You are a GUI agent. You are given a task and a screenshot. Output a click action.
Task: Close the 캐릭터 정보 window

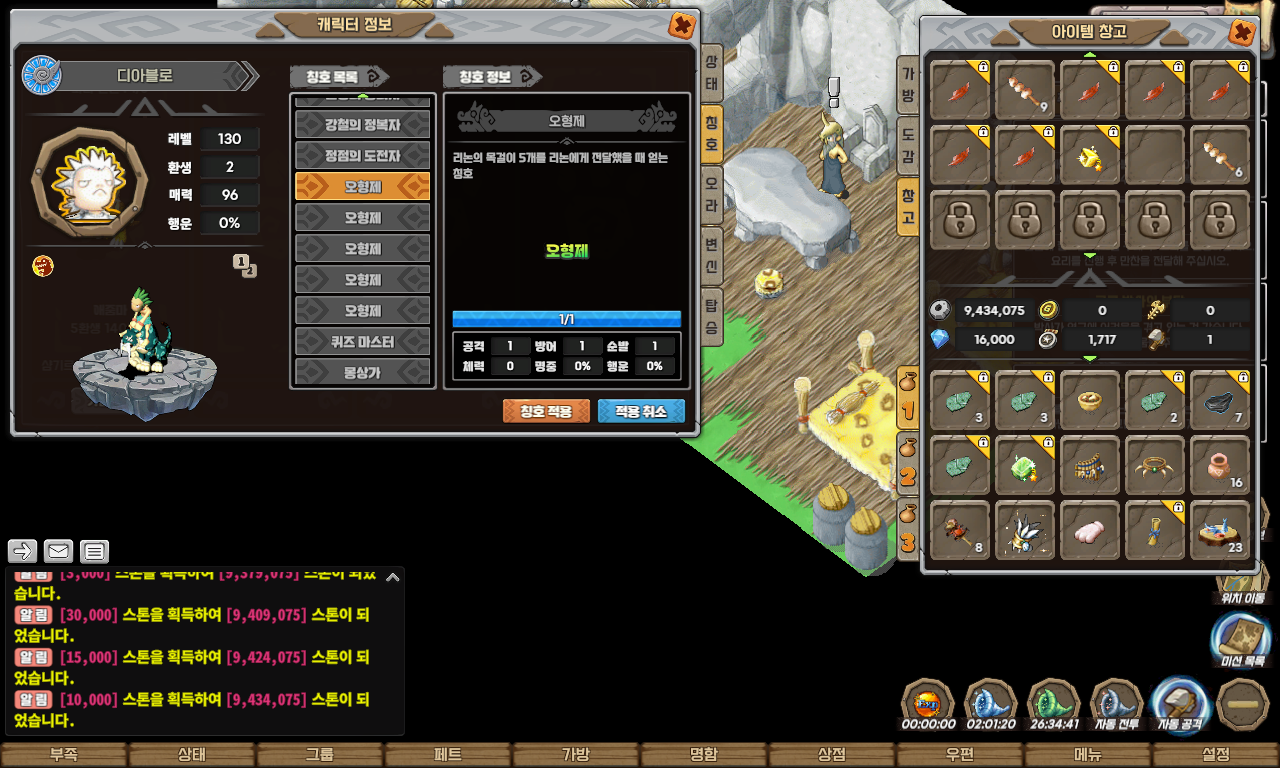tap(681, 26)
